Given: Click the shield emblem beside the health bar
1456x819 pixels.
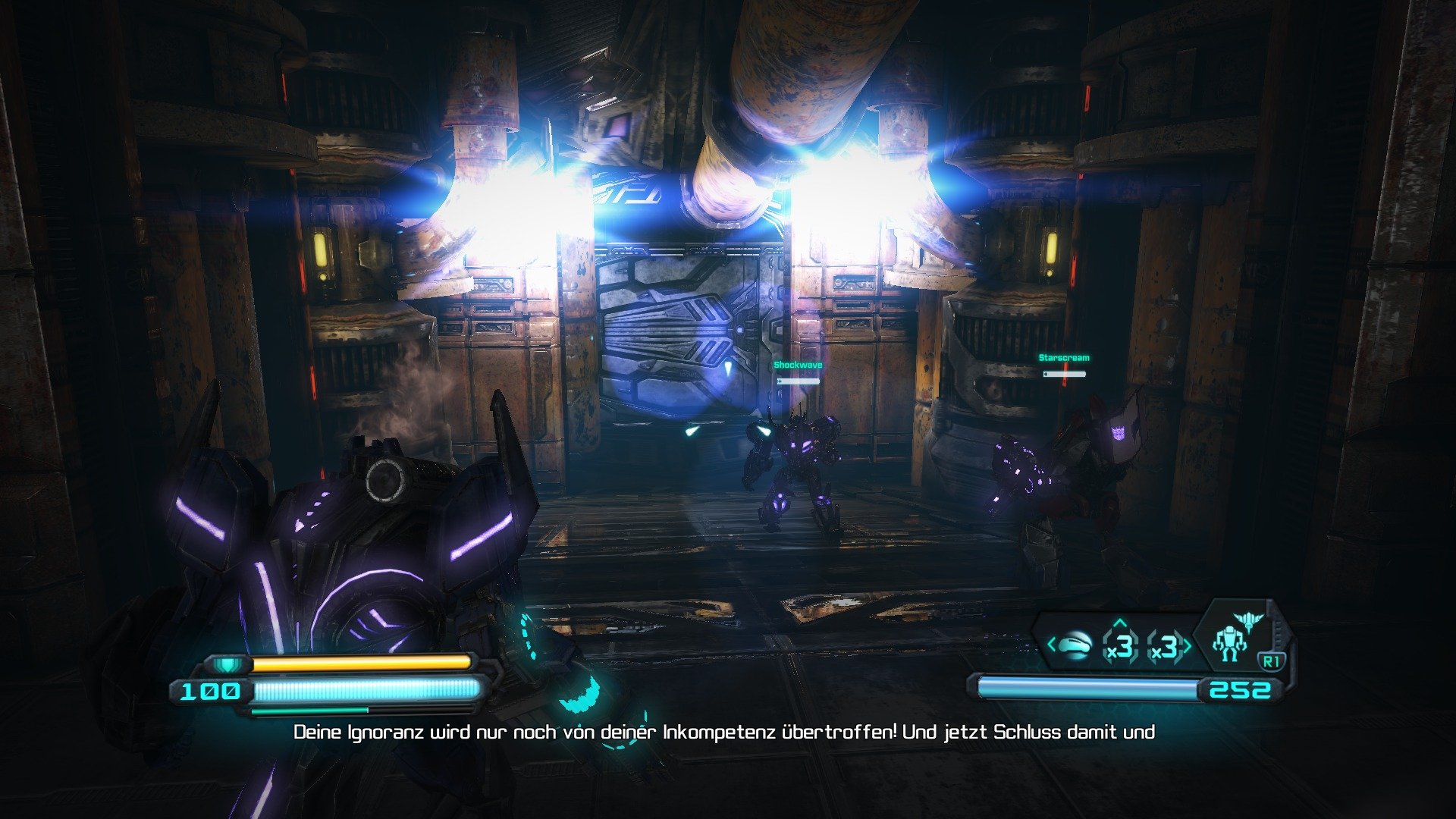Looking at the screenshot, I should point(225,666).
